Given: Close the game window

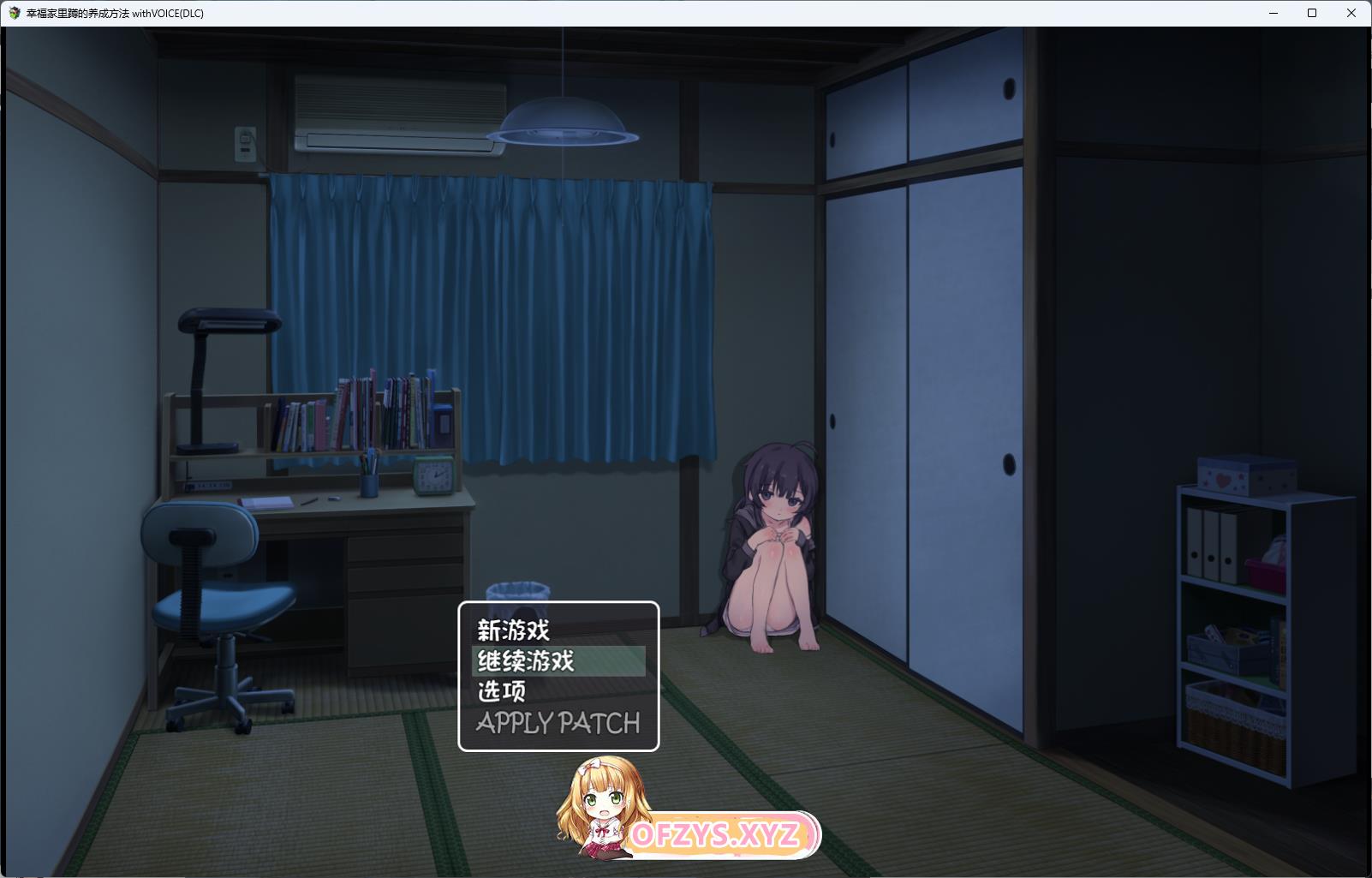Looking at the screenshot, I should click(1351, 13).
